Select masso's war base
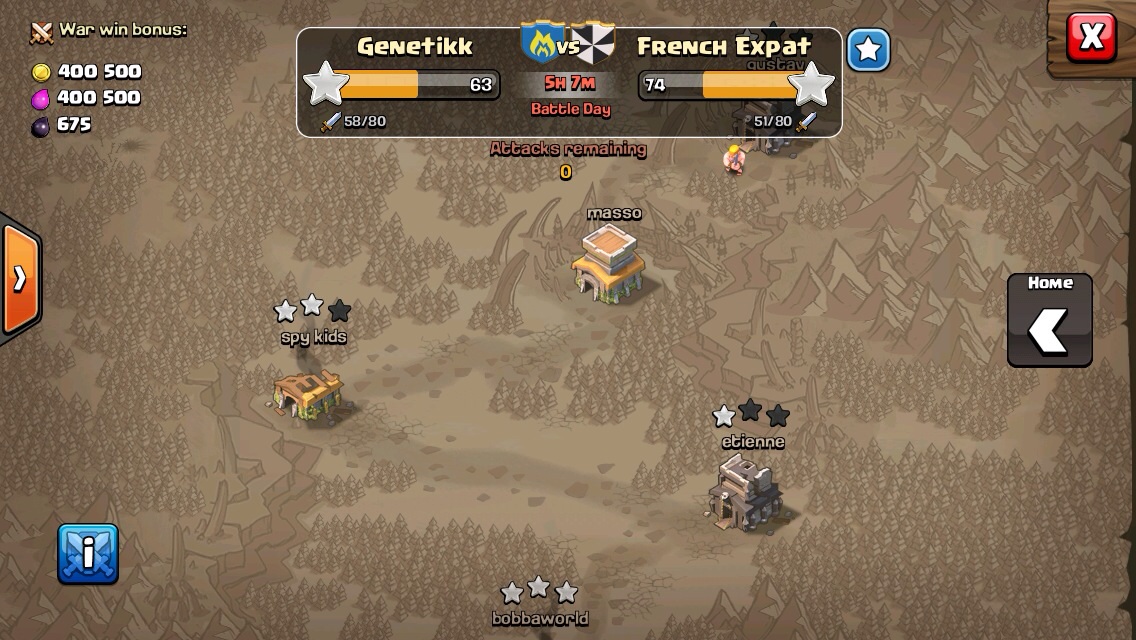This screenshot has height=640, width=1136. click(609, 262)
